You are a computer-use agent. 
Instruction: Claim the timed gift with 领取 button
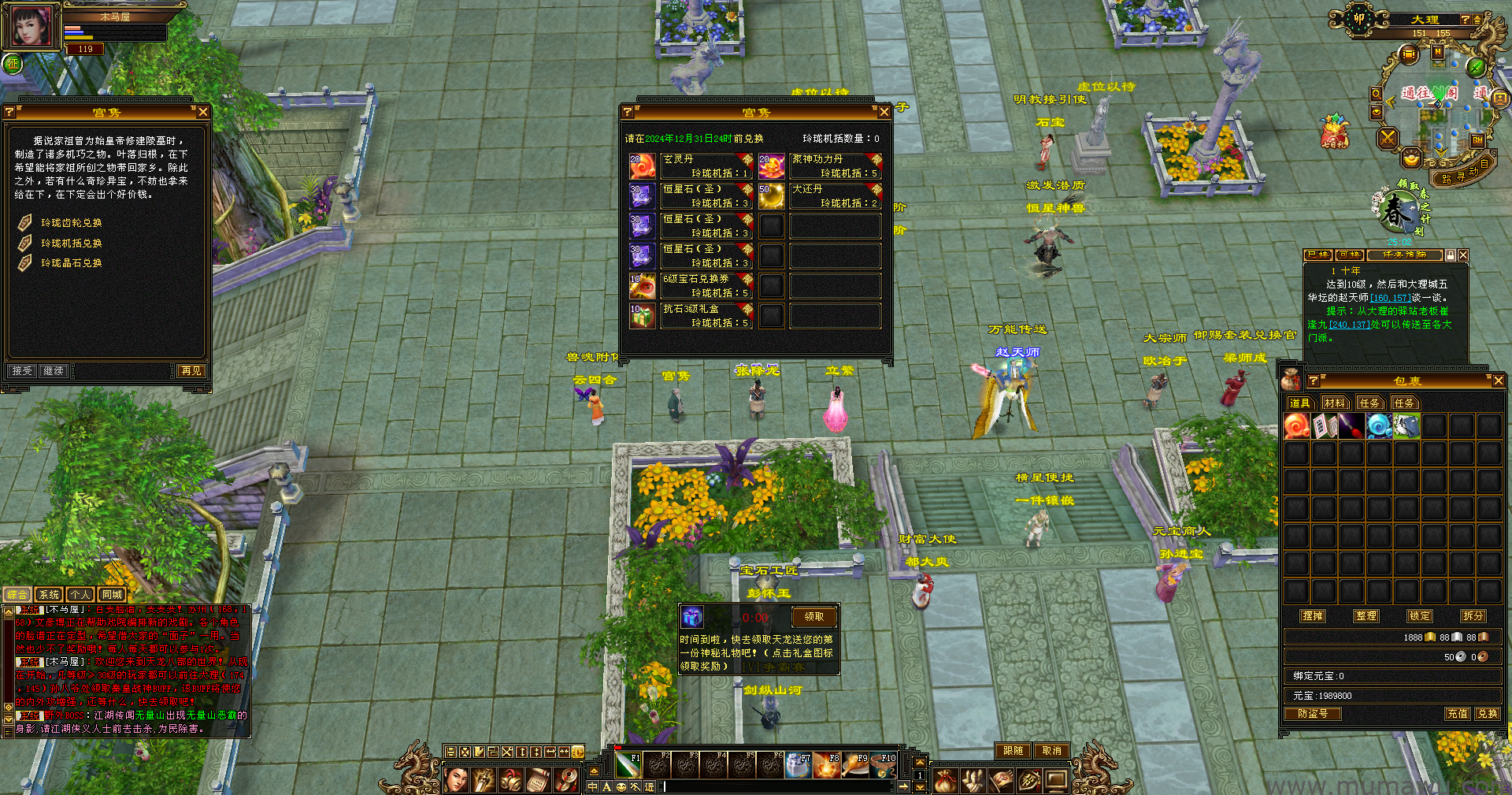click(813, 617)
